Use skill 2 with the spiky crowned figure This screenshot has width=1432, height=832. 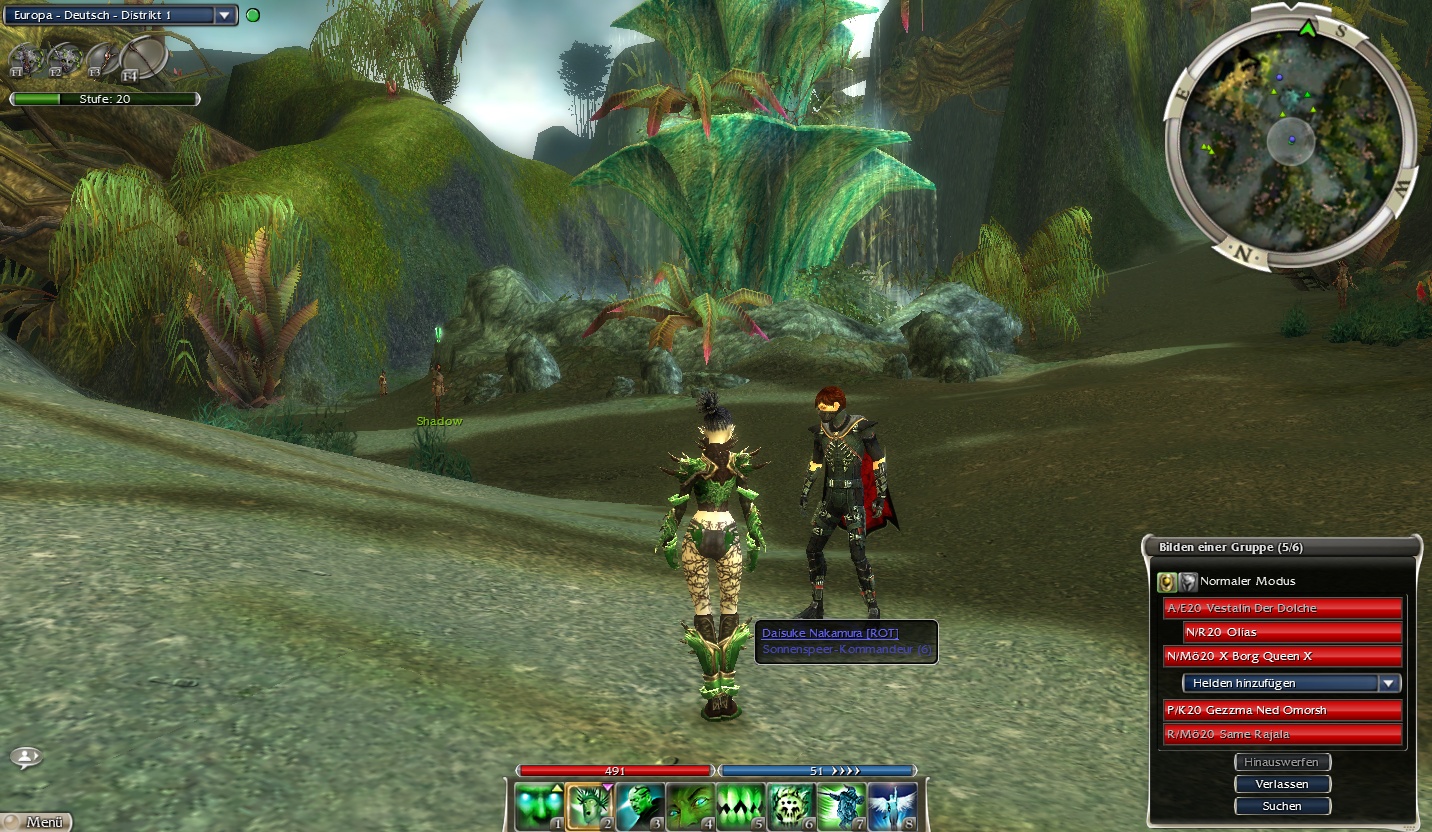590,806
